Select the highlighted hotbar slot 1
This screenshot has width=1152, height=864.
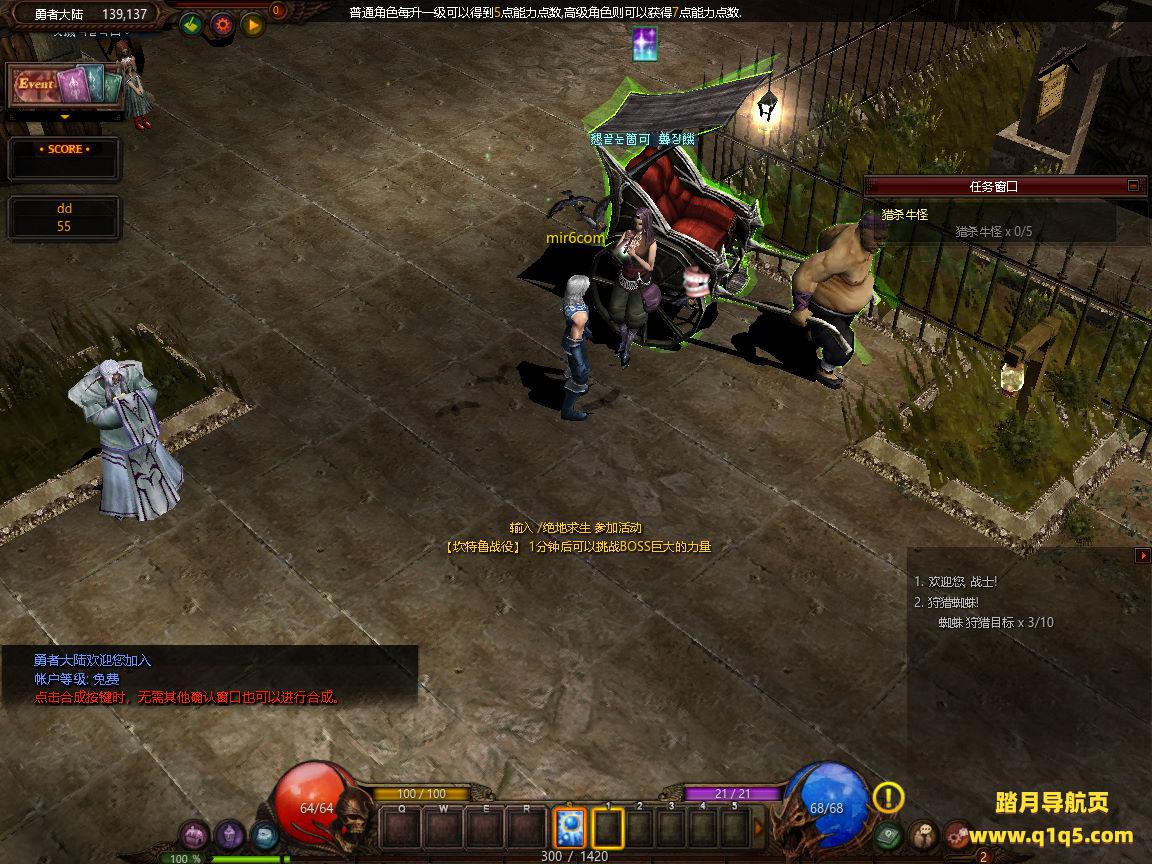tap(608, 827)
